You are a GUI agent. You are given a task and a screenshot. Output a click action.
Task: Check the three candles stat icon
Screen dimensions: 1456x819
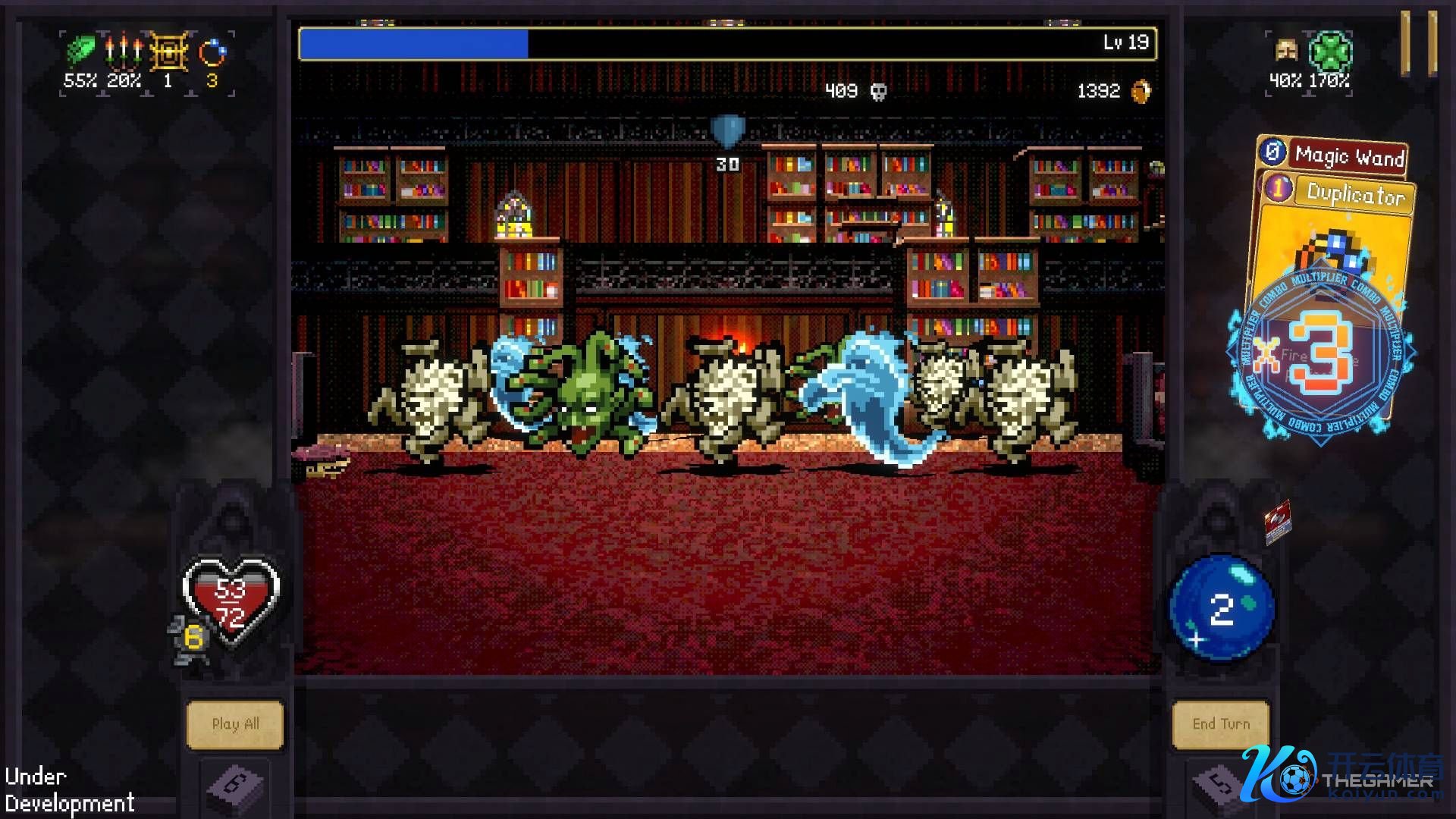pos(123,52)
